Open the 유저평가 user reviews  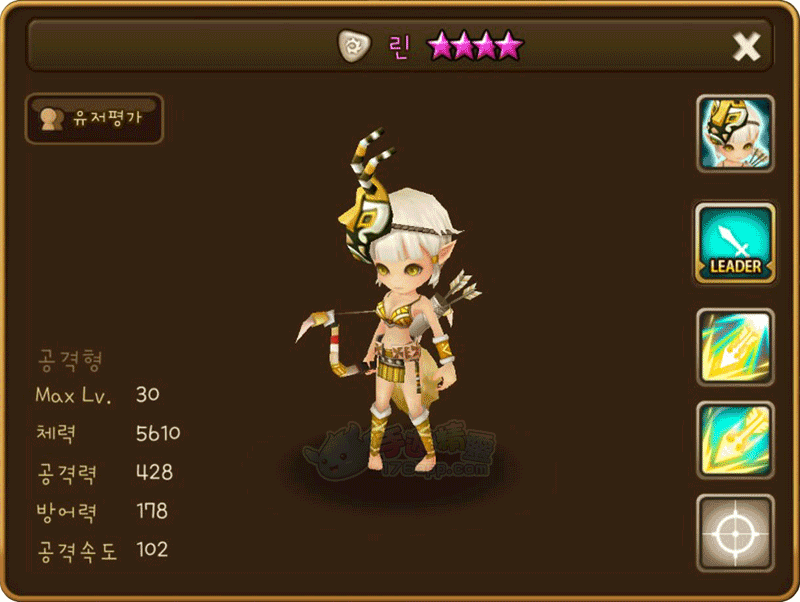click(94, 119)
